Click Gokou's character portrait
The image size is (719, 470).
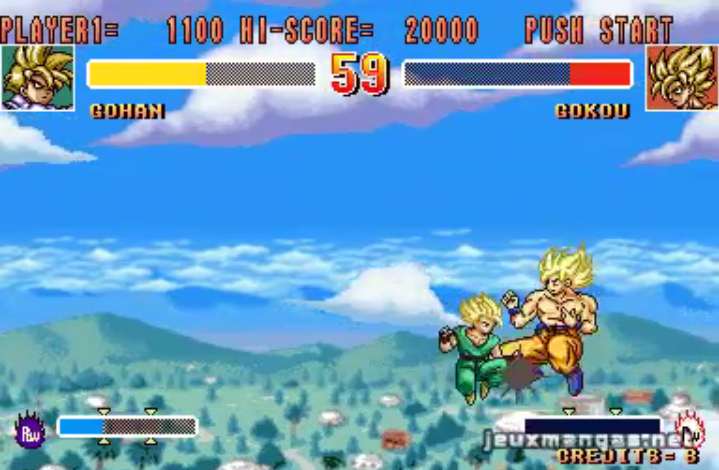[682, 77]
